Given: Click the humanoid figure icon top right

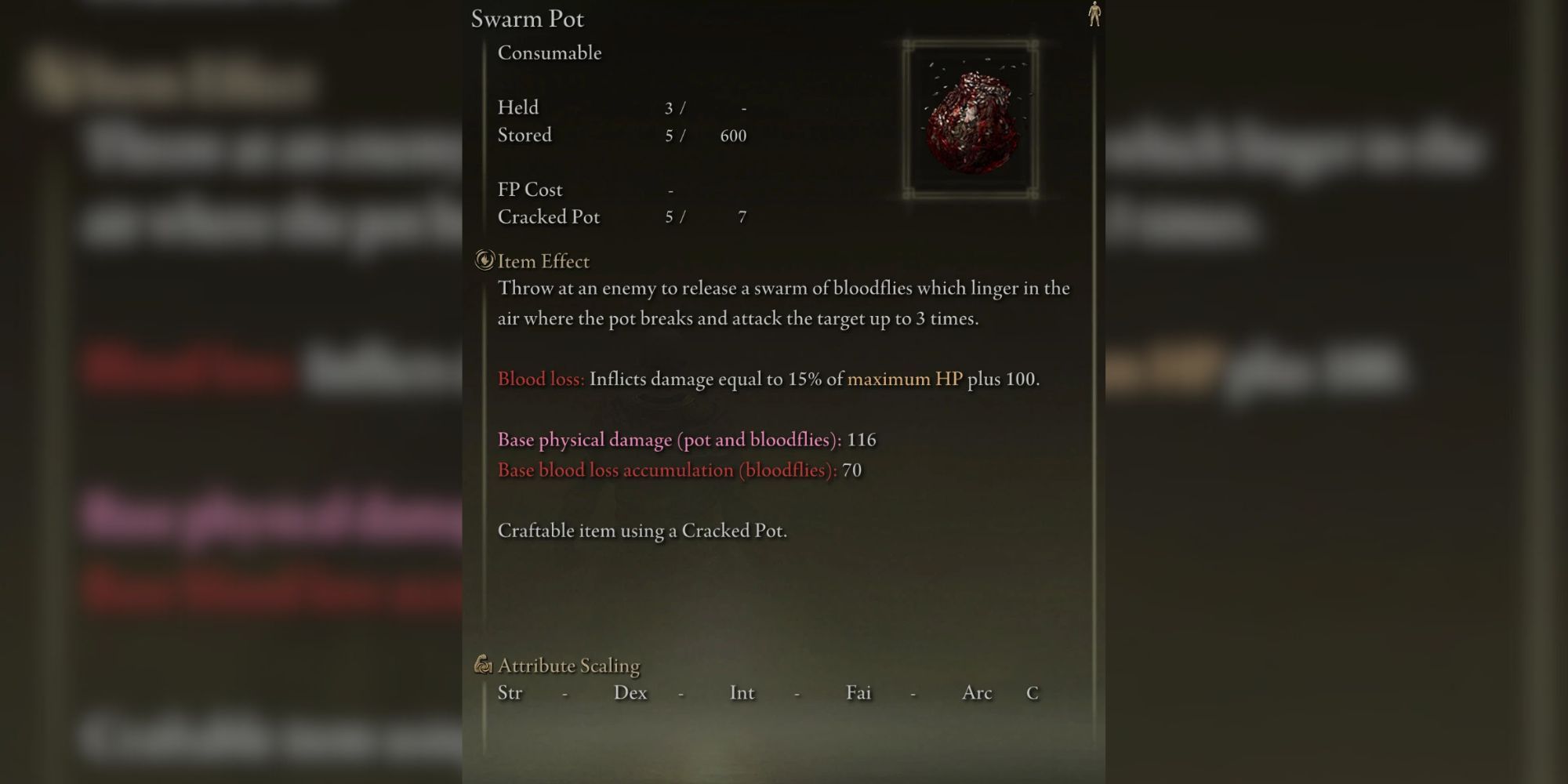Looking at the screenshot, I should point(1095,16).
